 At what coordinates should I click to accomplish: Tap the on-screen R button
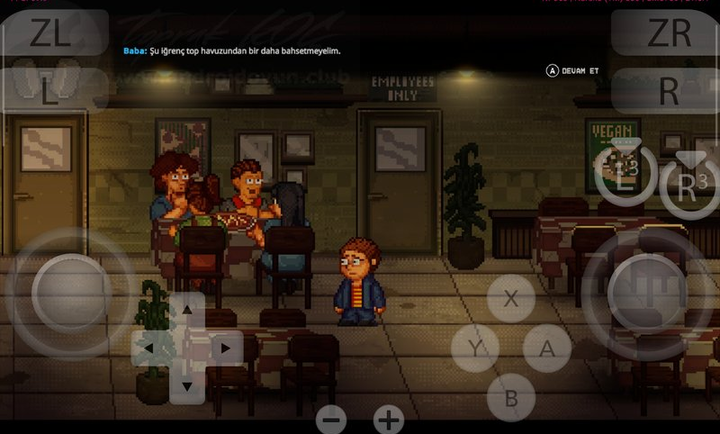(x=669, y=91)
